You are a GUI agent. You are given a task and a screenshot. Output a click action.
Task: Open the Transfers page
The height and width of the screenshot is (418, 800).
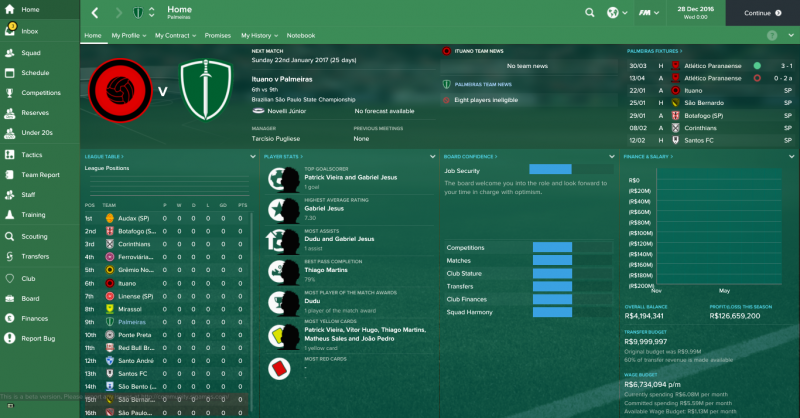coord(35,256)
